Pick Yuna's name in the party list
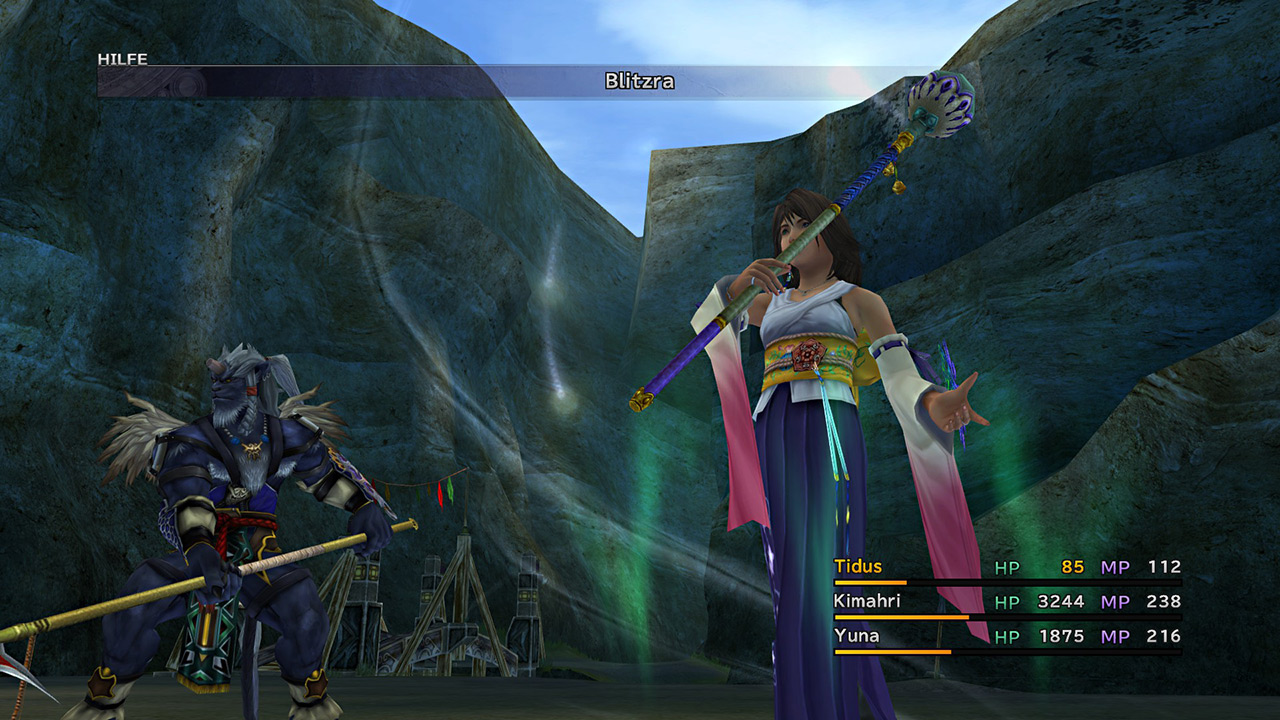1280x720 pixels. coord(856,636)
